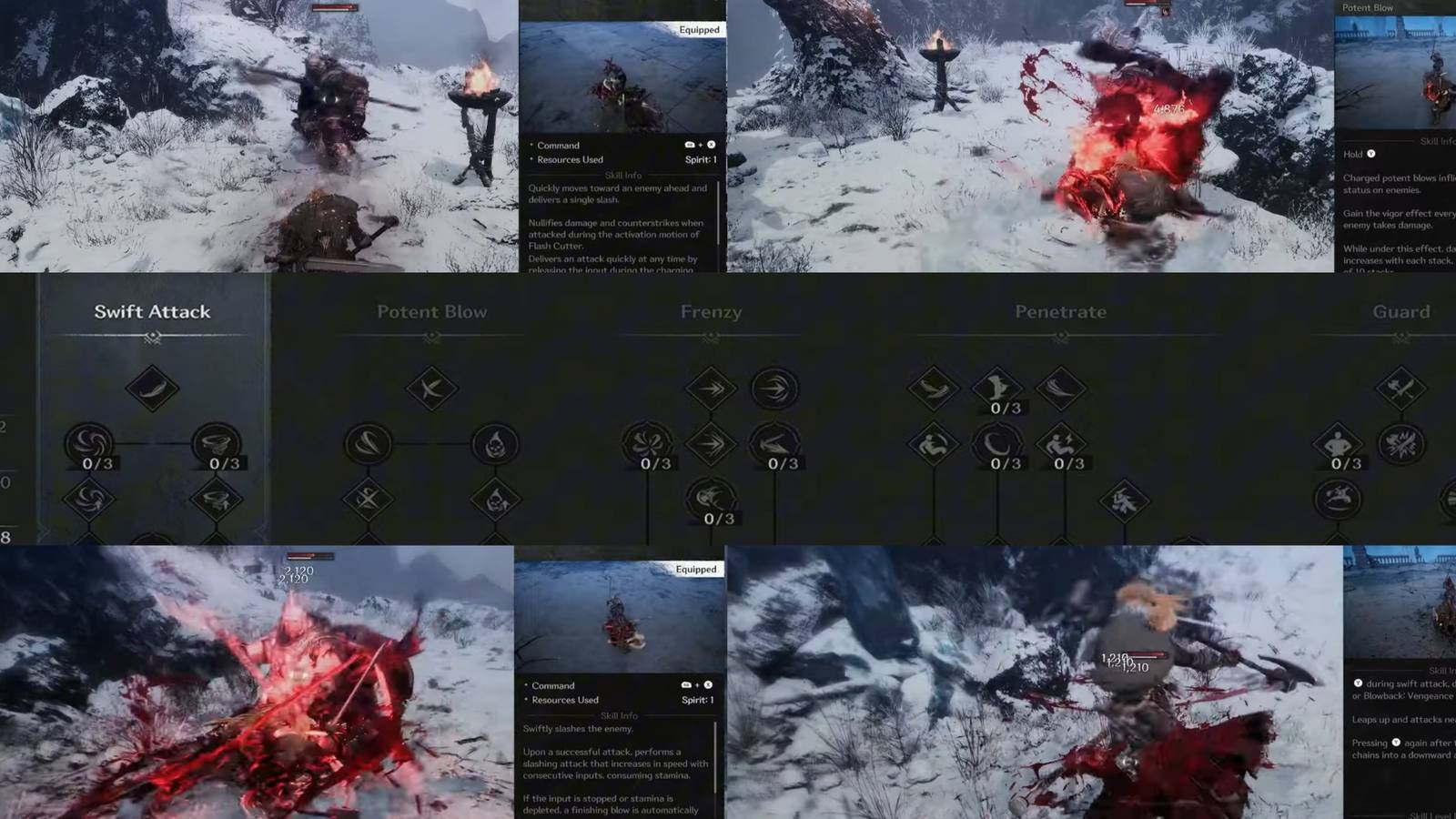Viewport: 1456px width, 819px height.
Task: Open the Swift Attack skill category
Action: tap(152, 311)
